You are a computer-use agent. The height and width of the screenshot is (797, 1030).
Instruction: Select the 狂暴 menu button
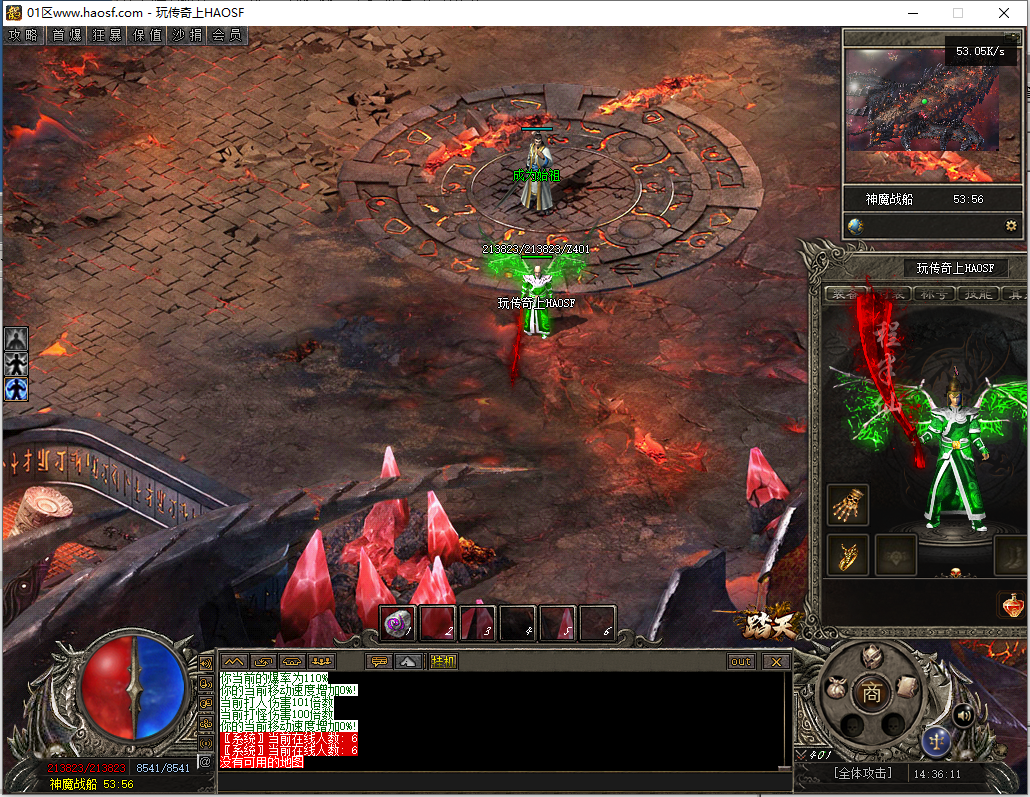pos(107,35)
